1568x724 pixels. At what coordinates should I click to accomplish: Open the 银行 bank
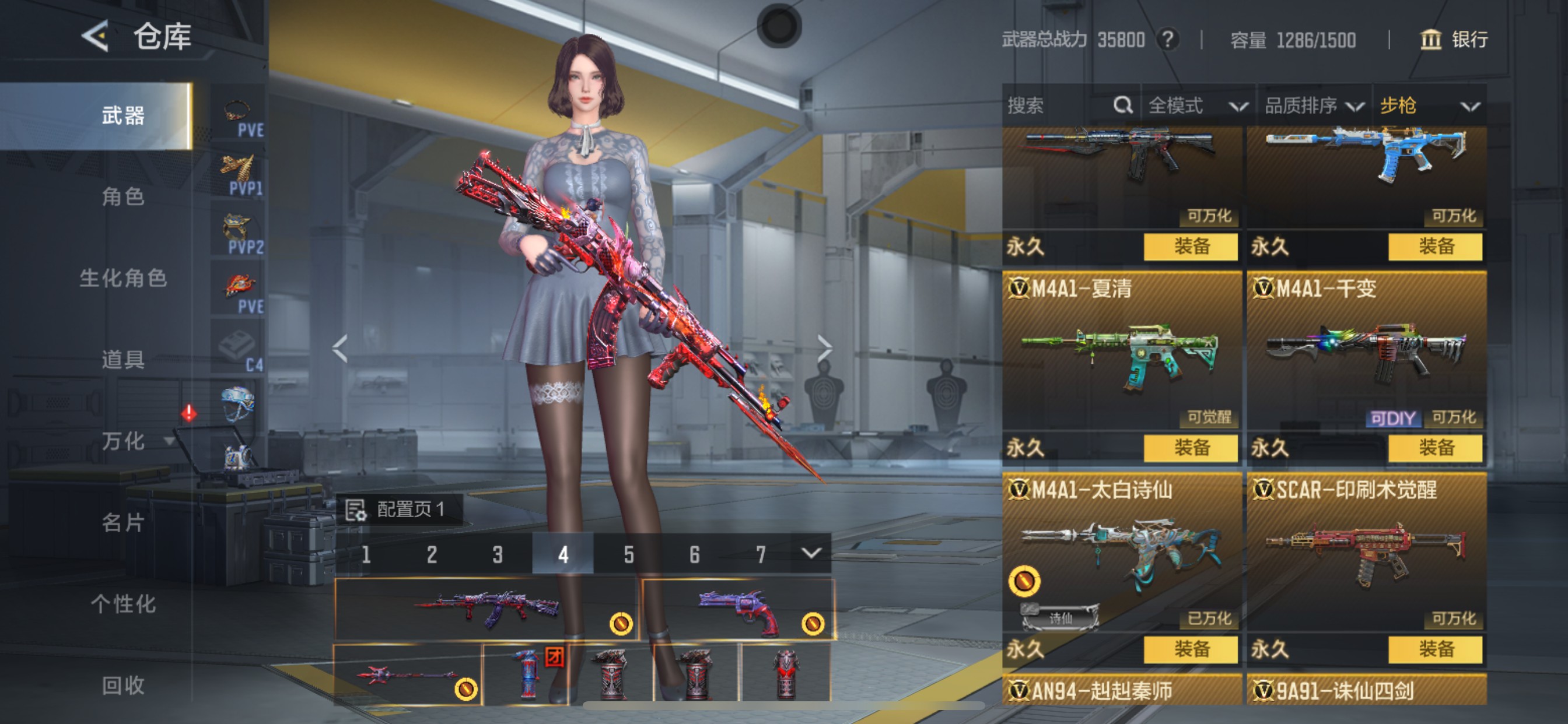(x=1455, y=40)
